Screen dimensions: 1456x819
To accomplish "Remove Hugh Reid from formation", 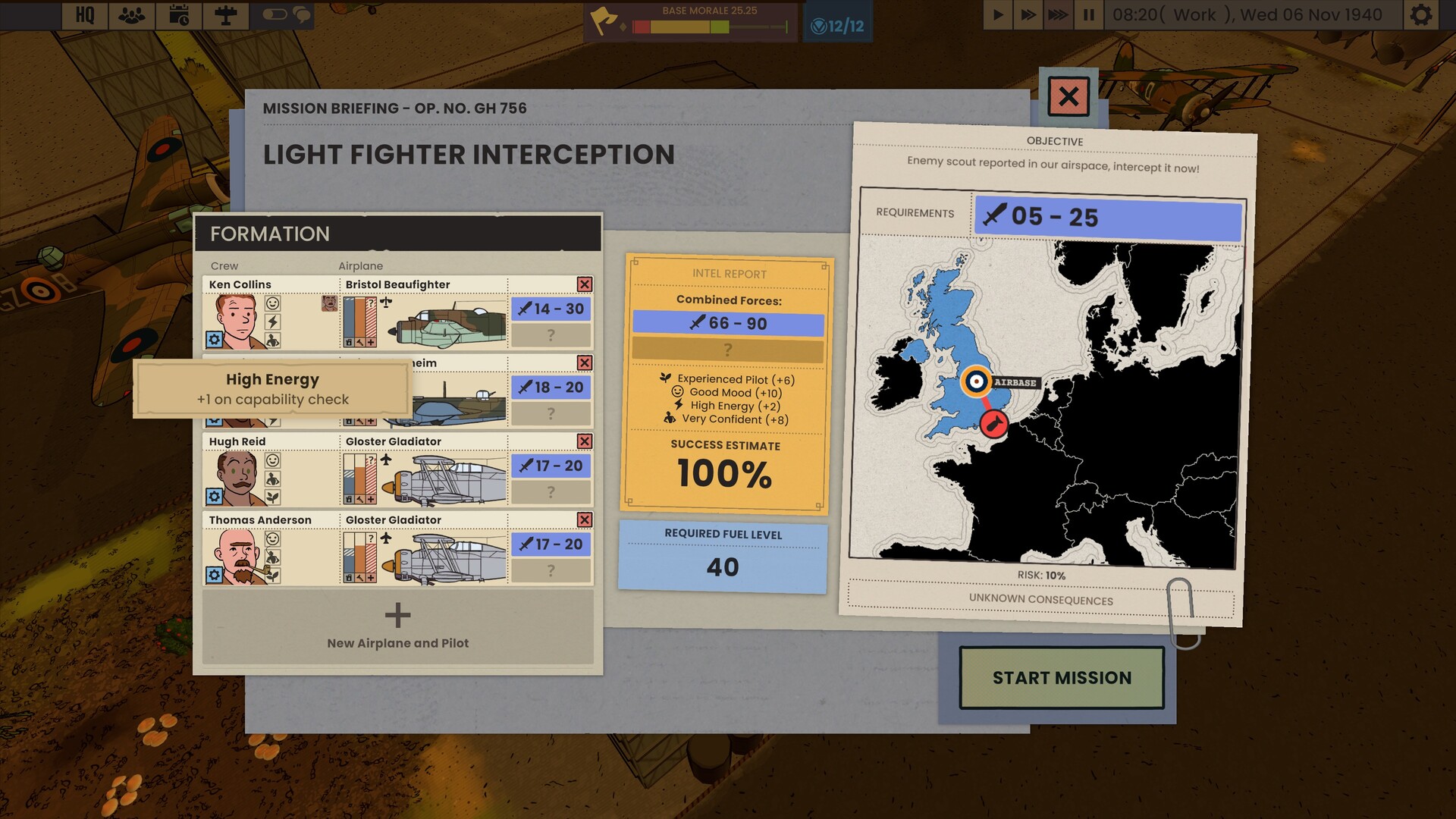I will (x=585, y=441).
